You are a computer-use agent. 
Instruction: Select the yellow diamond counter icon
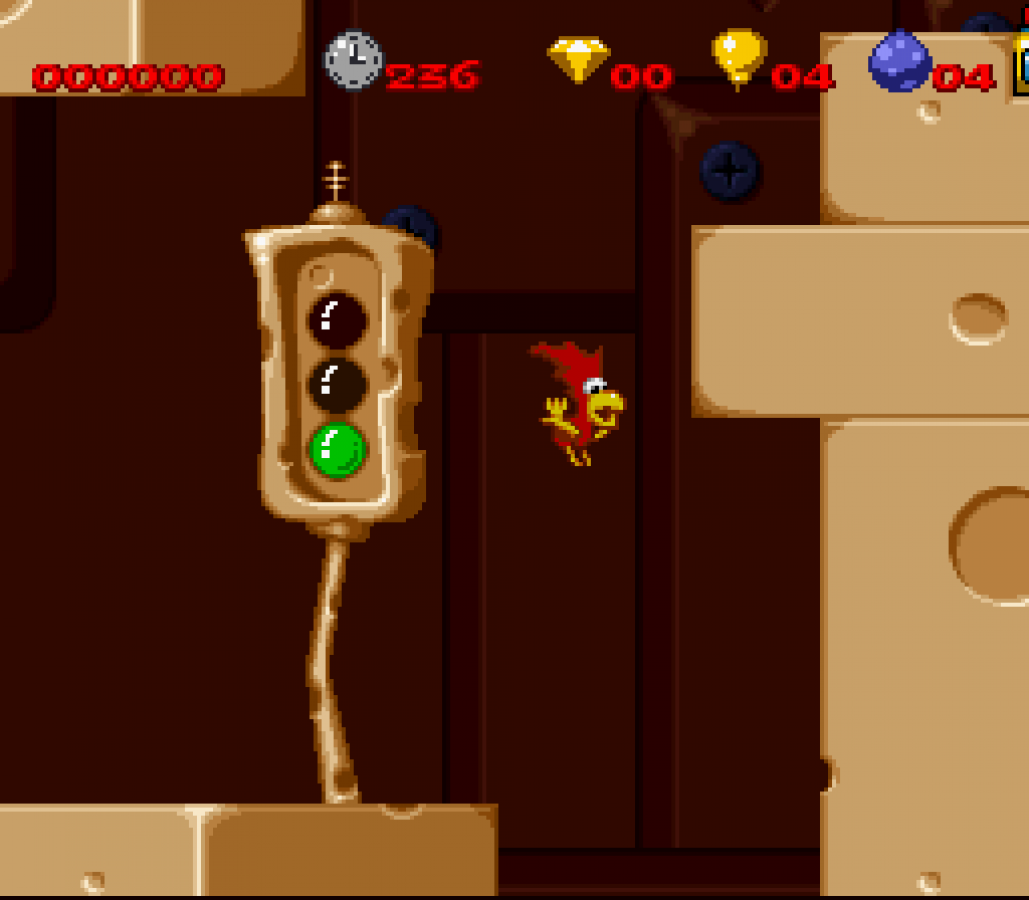pos(578,59)
